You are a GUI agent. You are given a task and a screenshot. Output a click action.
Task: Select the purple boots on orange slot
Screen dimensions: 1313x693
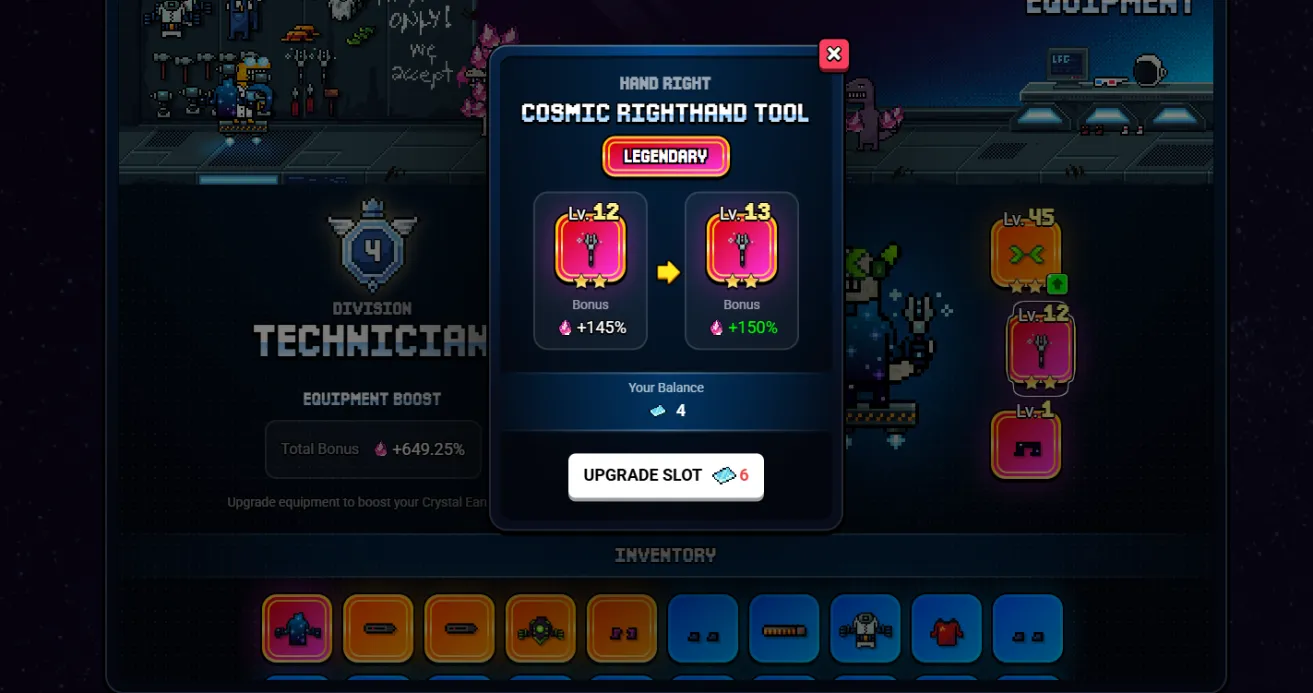[621, 629]
